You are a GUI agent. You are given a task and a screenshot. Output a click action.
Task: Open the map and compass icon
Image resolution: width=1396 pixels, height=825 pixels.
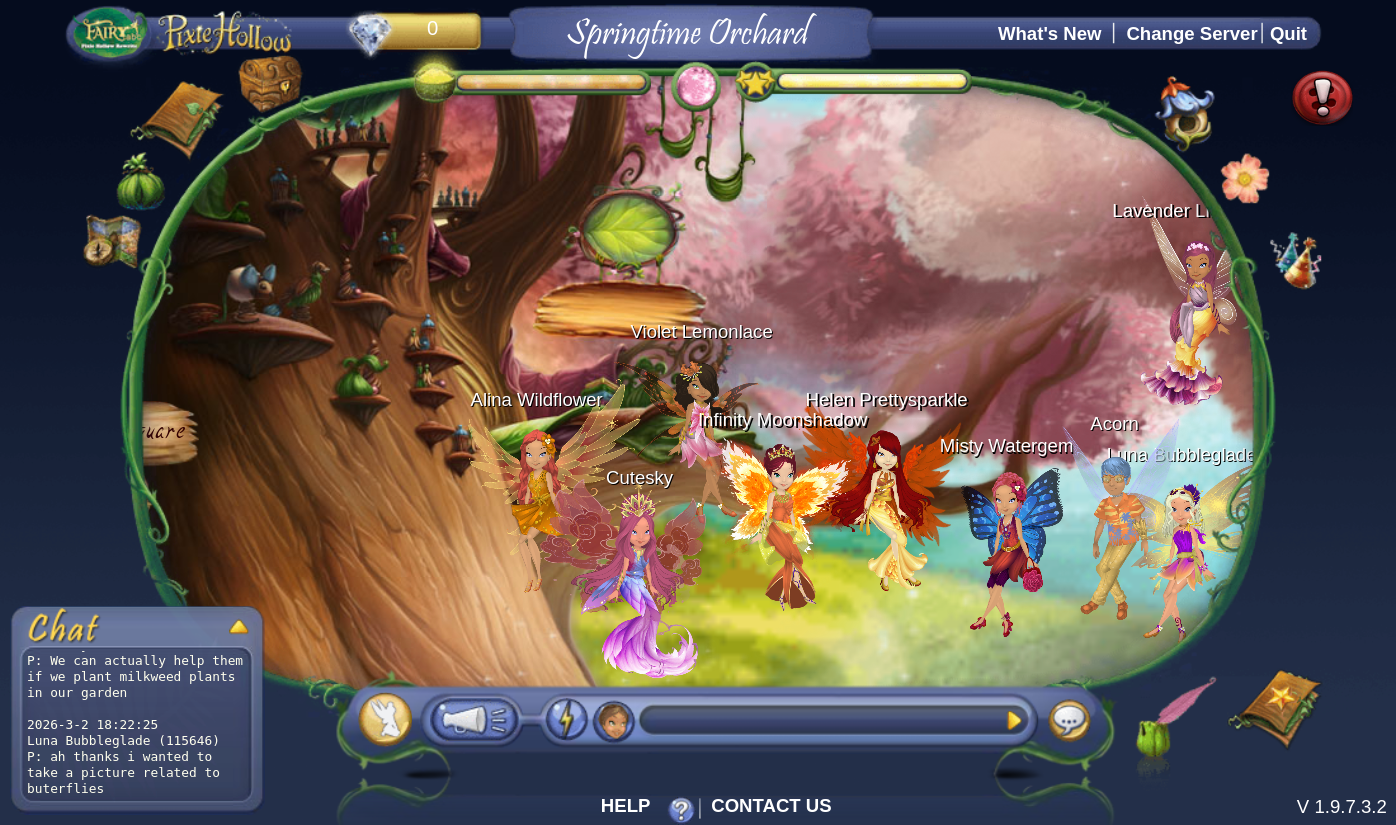[112, 241]
